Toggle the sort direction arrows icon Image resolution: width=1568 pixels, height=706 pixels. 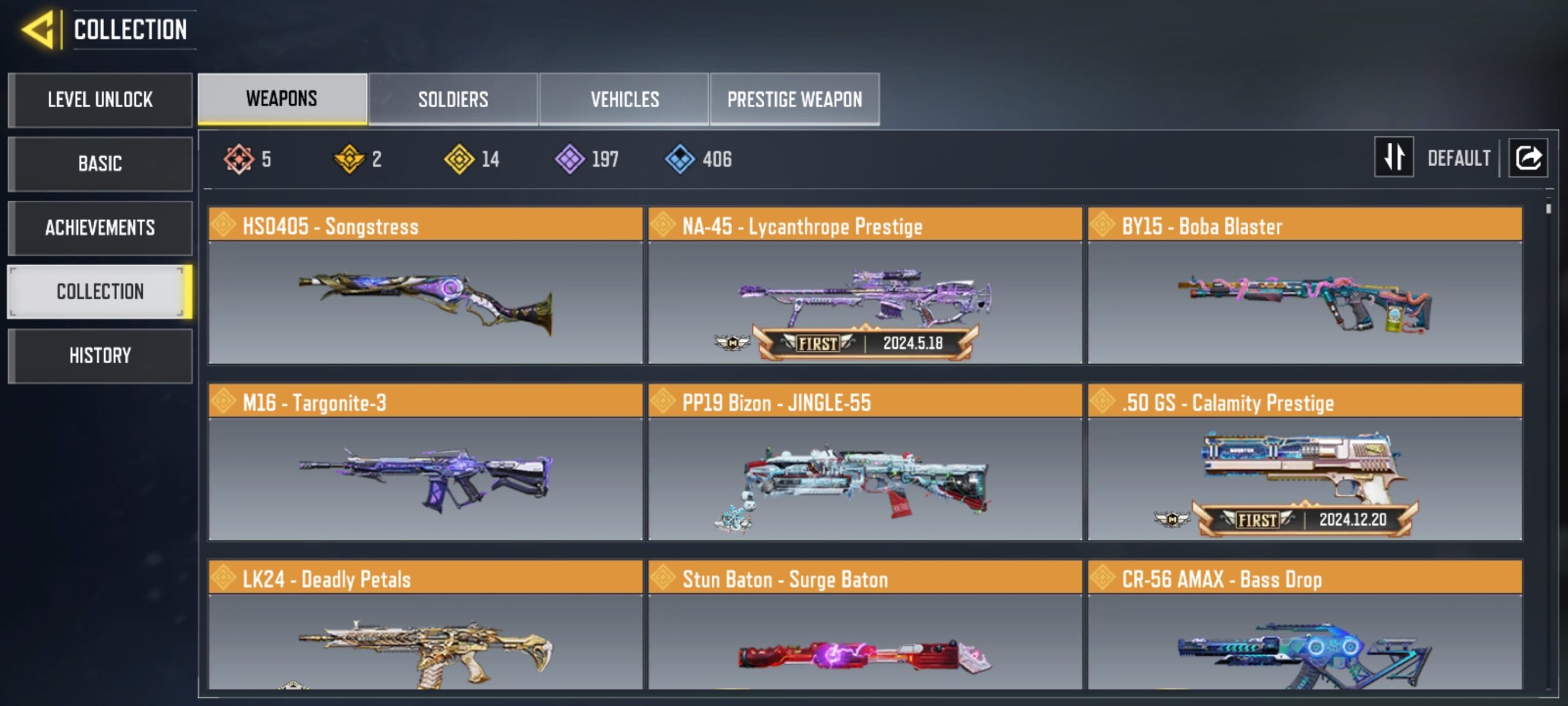1393,158
